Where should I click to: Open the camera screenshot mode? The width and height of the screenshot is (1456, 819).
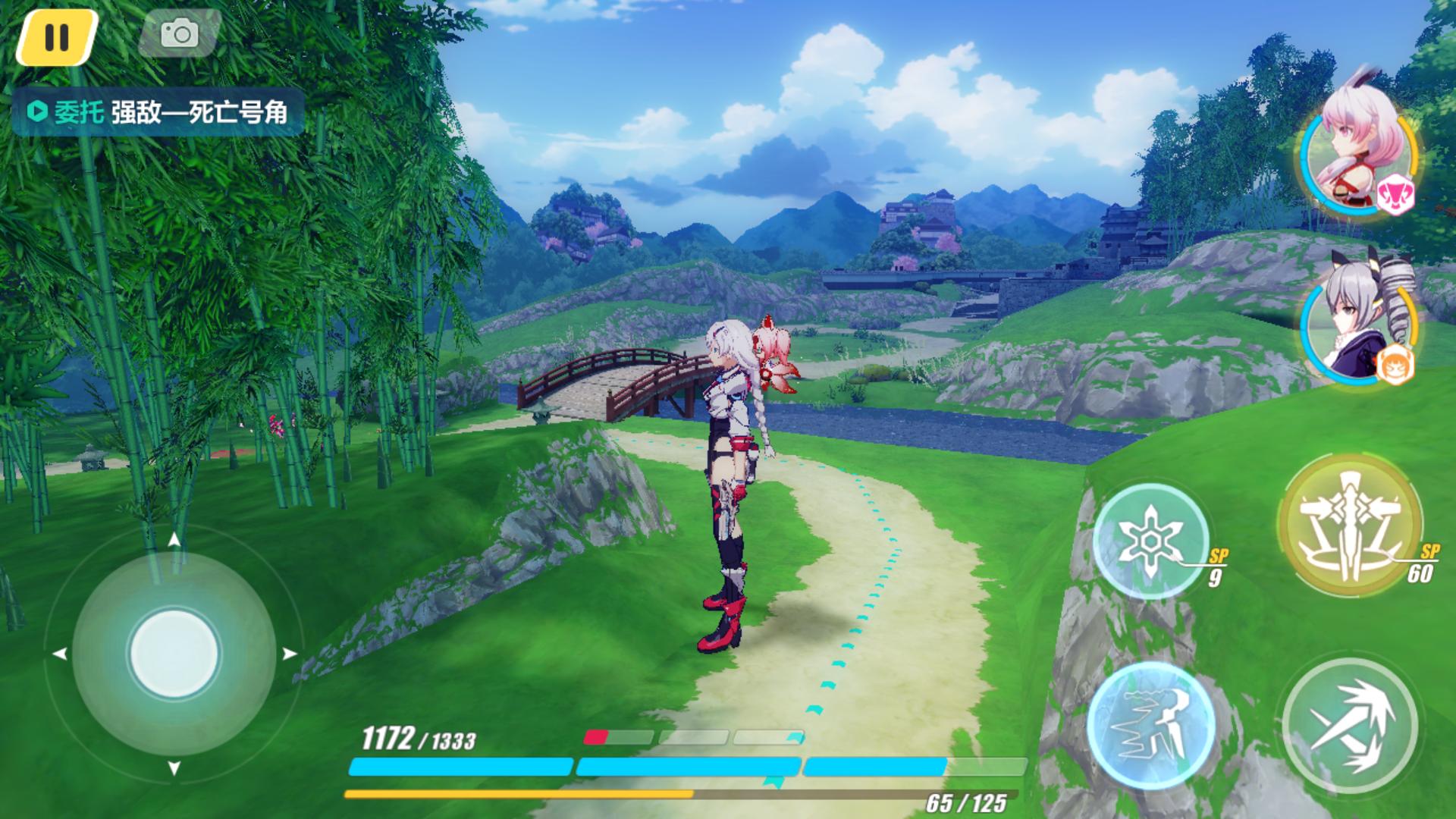180,33
